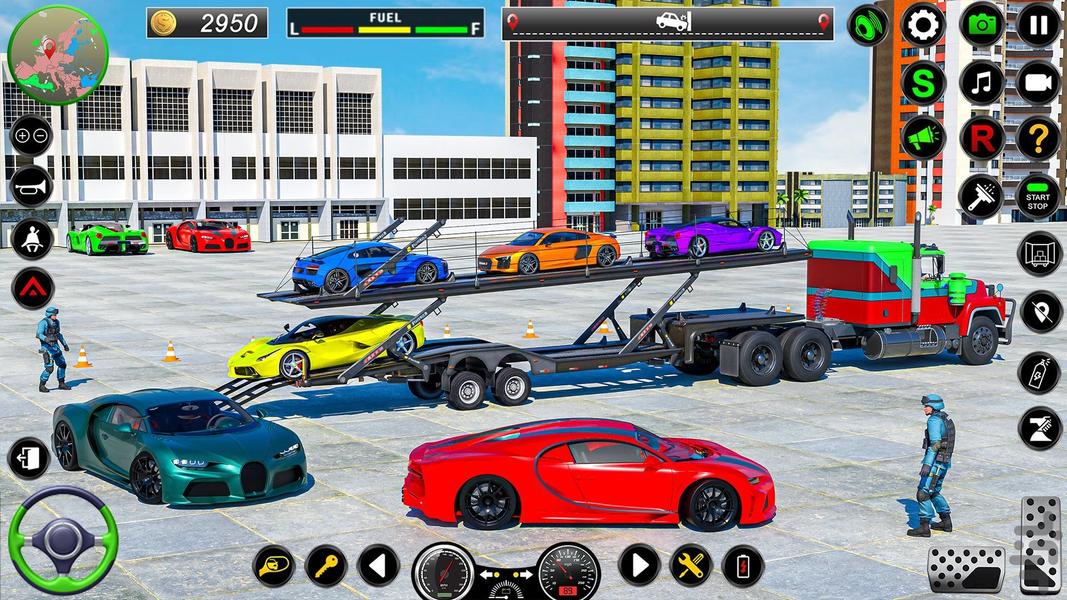The height and width of the screenshot is (600, 1067).
Task: Toggle the music note button
Action: pyautogui.click(x=981, y=83)
